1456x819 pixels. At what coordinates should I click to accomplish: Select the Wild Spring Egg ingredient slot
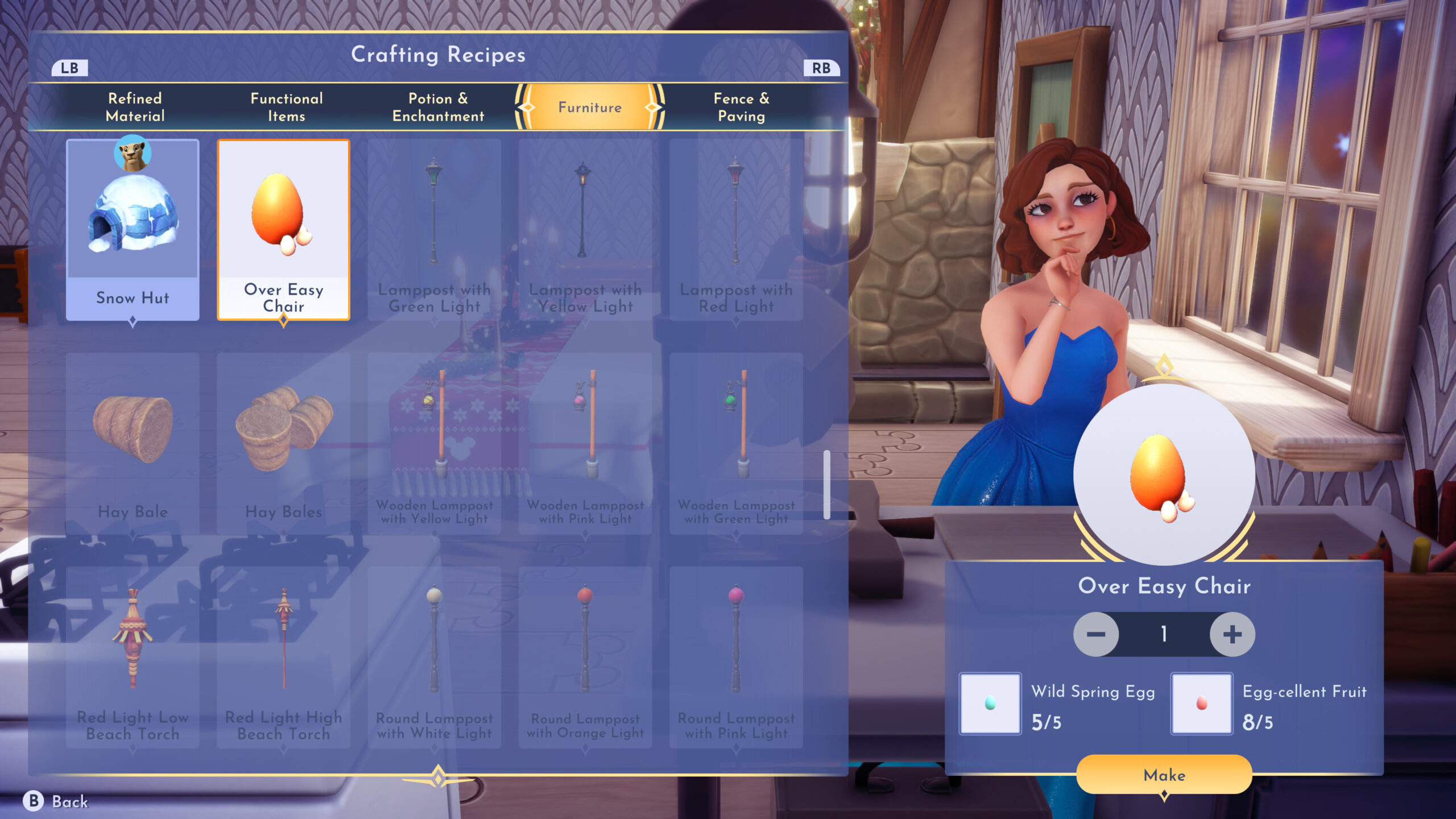[x=990, y=704]
